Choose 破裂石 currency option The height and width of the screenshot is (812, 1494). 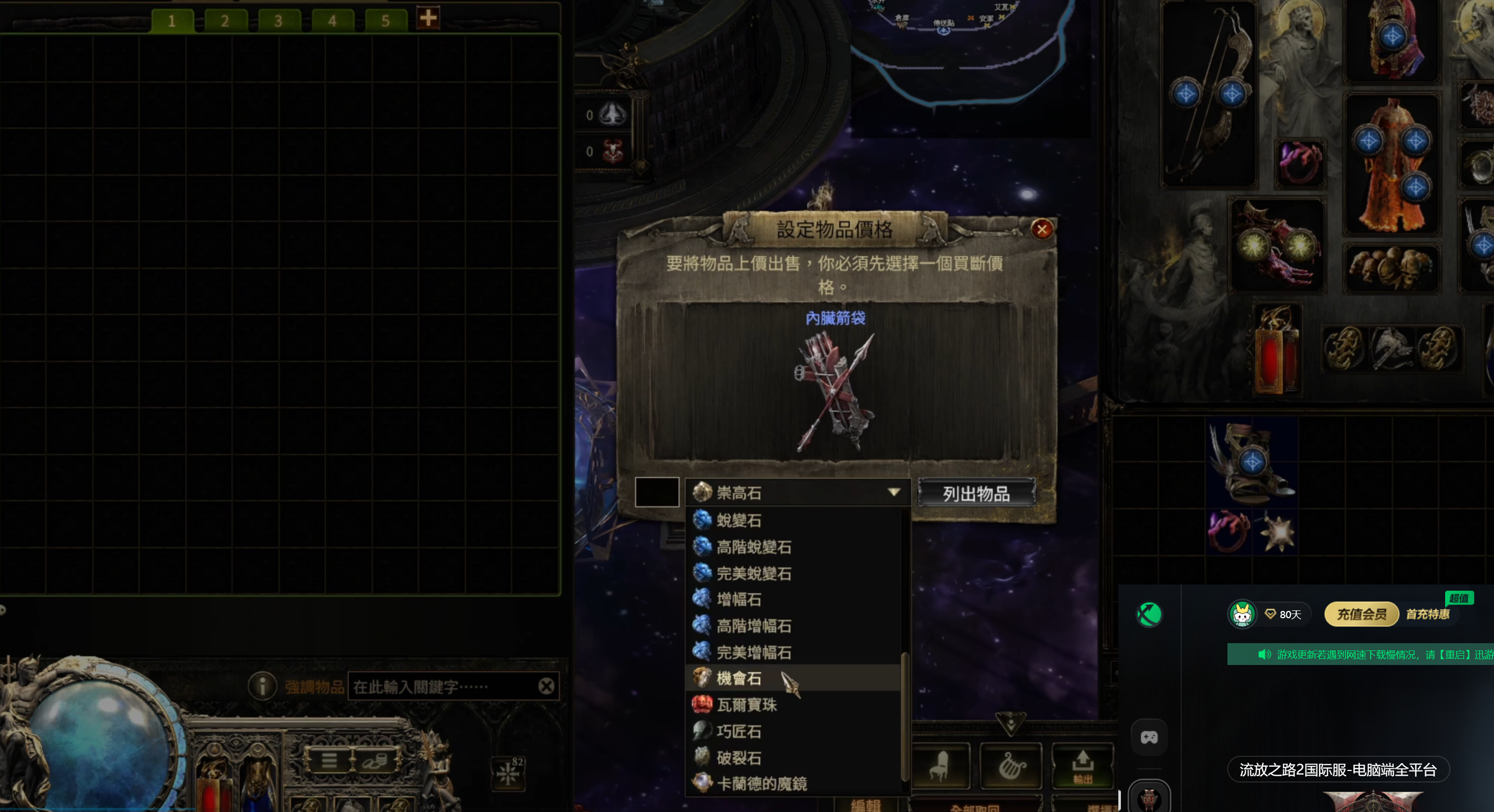click(x=739, y=758)
